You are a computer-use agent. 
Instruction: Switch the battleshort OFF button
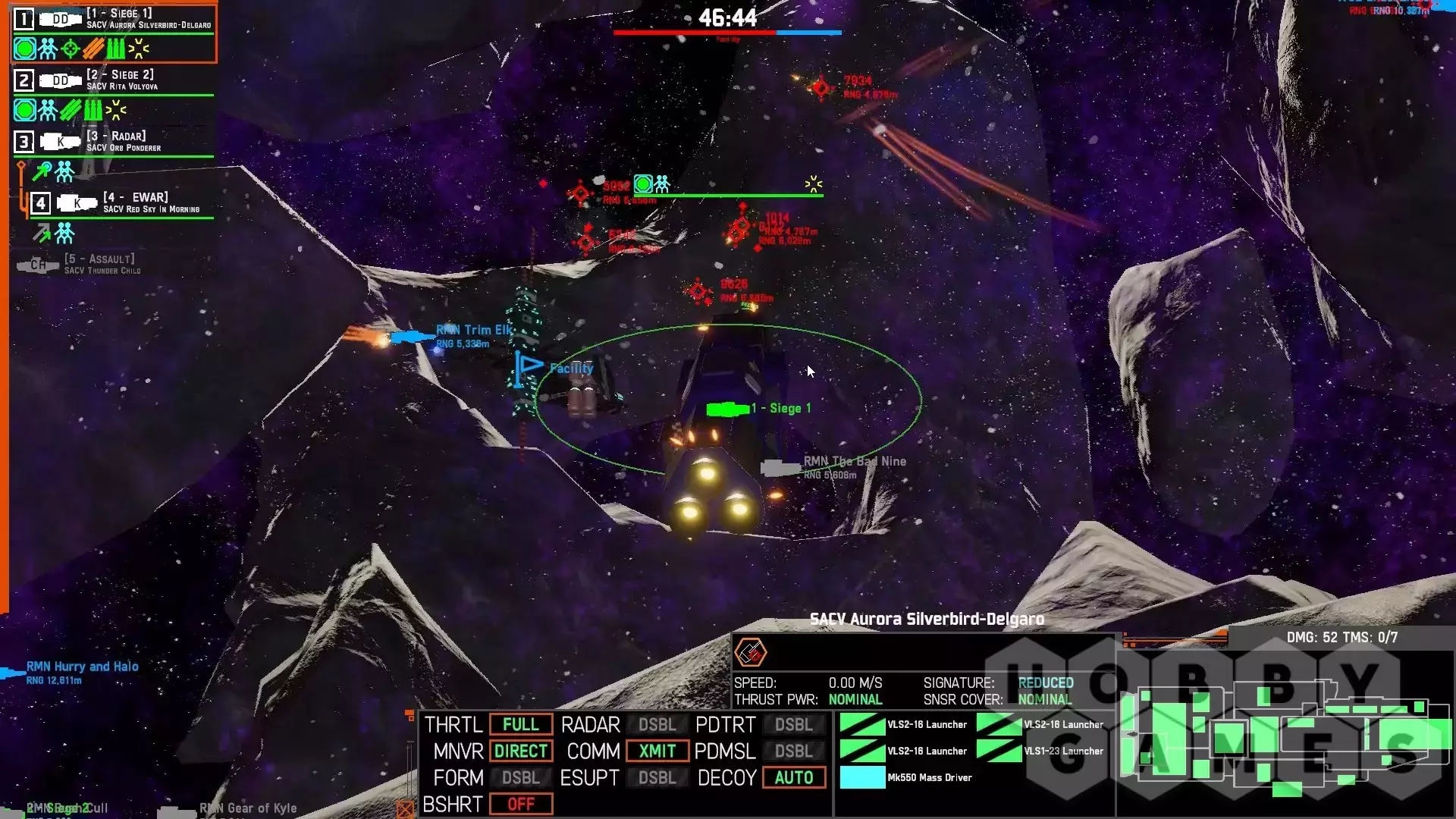coord(521,805)
